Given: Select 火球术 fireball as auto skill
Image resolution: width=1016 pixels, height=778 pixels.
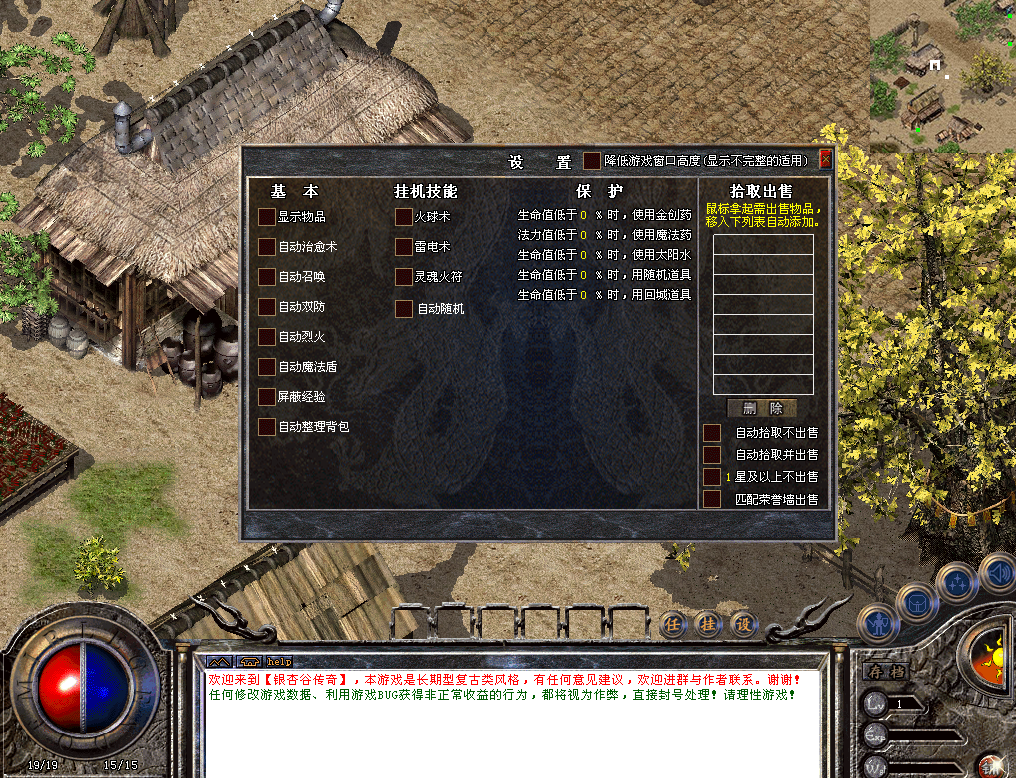Looking at the screenshot, I should pyautogui.click(x=403, y=216).
